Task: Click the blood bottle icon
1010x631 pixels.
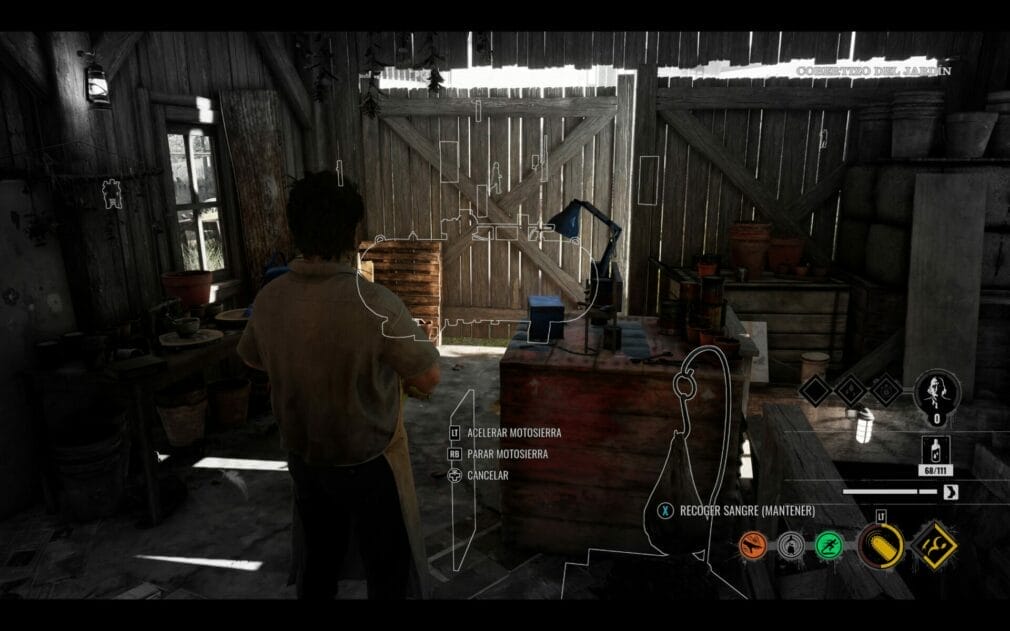Action: (x=936, y=450)
